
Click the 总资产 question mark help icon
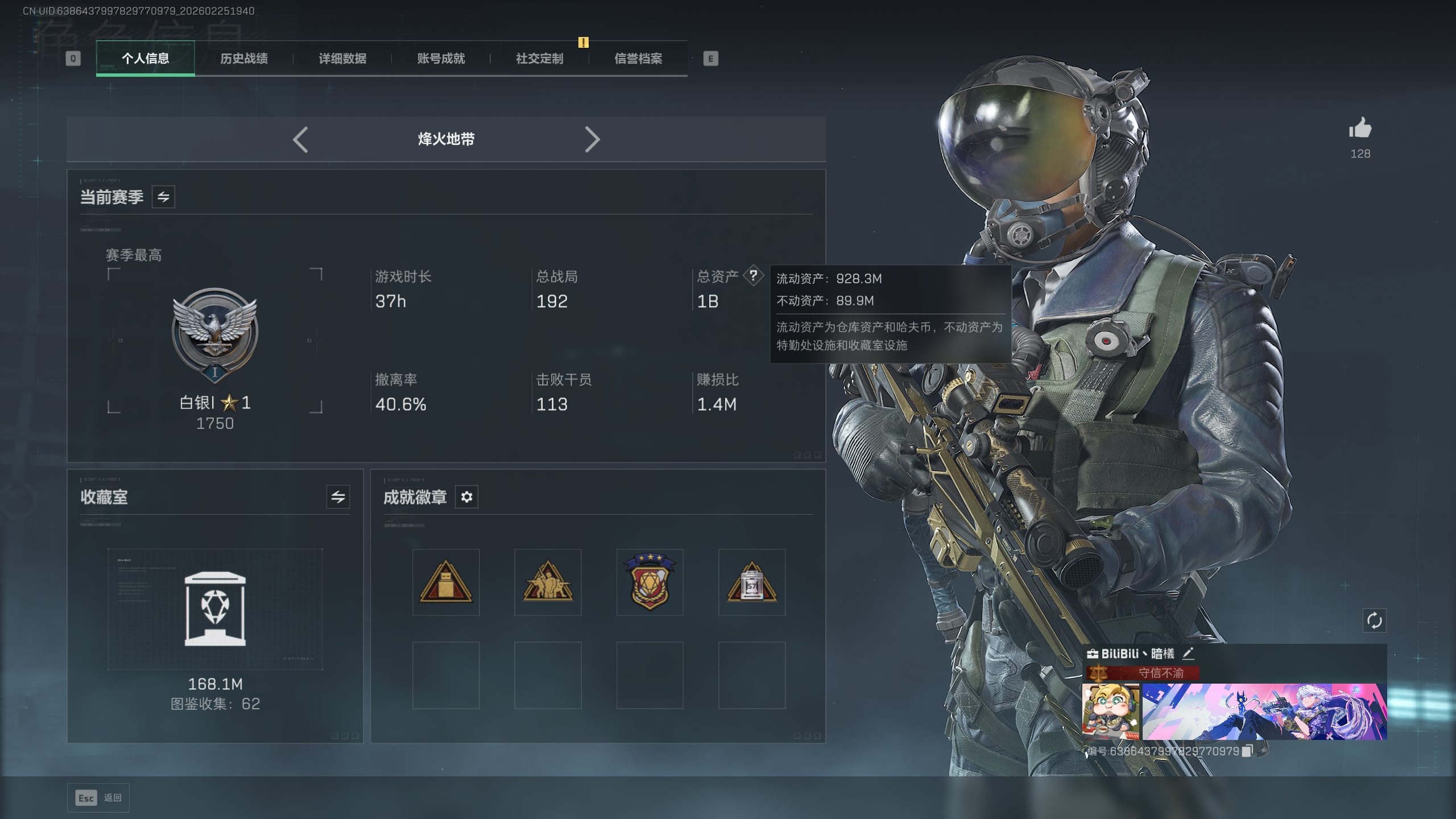pyautogui.click(x=753, y=276)
